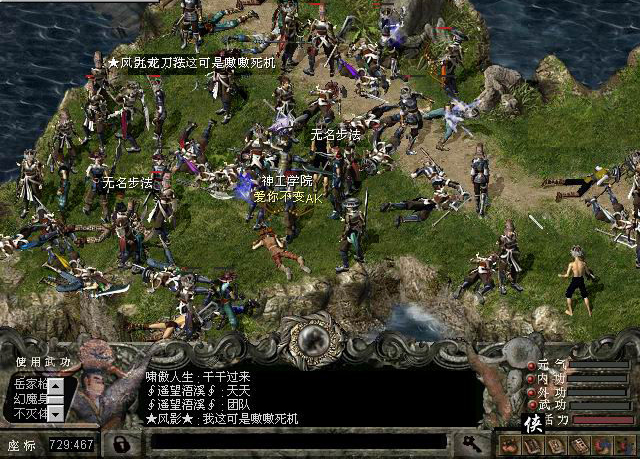This screenshot has width=640, height=459.
Task: Click the red orb beside 外功
Action: coord(530,392)
